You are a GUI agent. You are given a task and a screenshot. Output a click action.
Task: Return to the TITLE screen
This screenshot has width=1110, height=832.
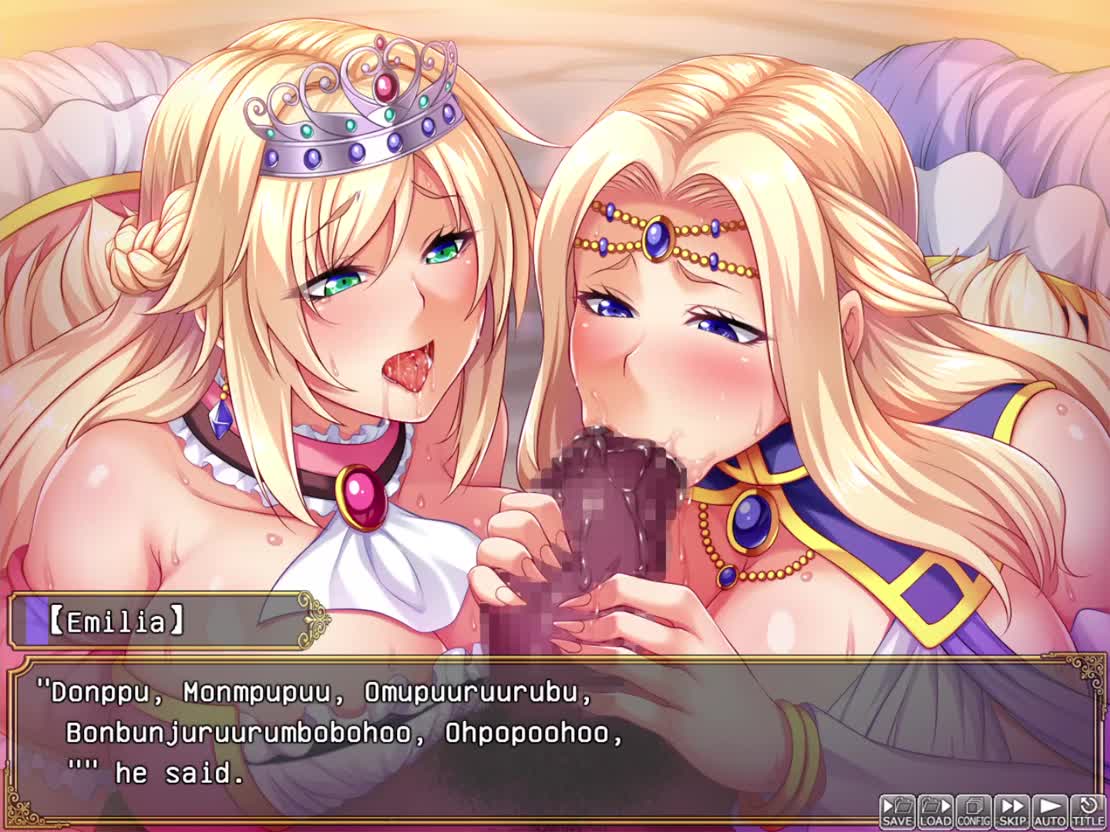pyautogui.click(x=1088, y=811)
